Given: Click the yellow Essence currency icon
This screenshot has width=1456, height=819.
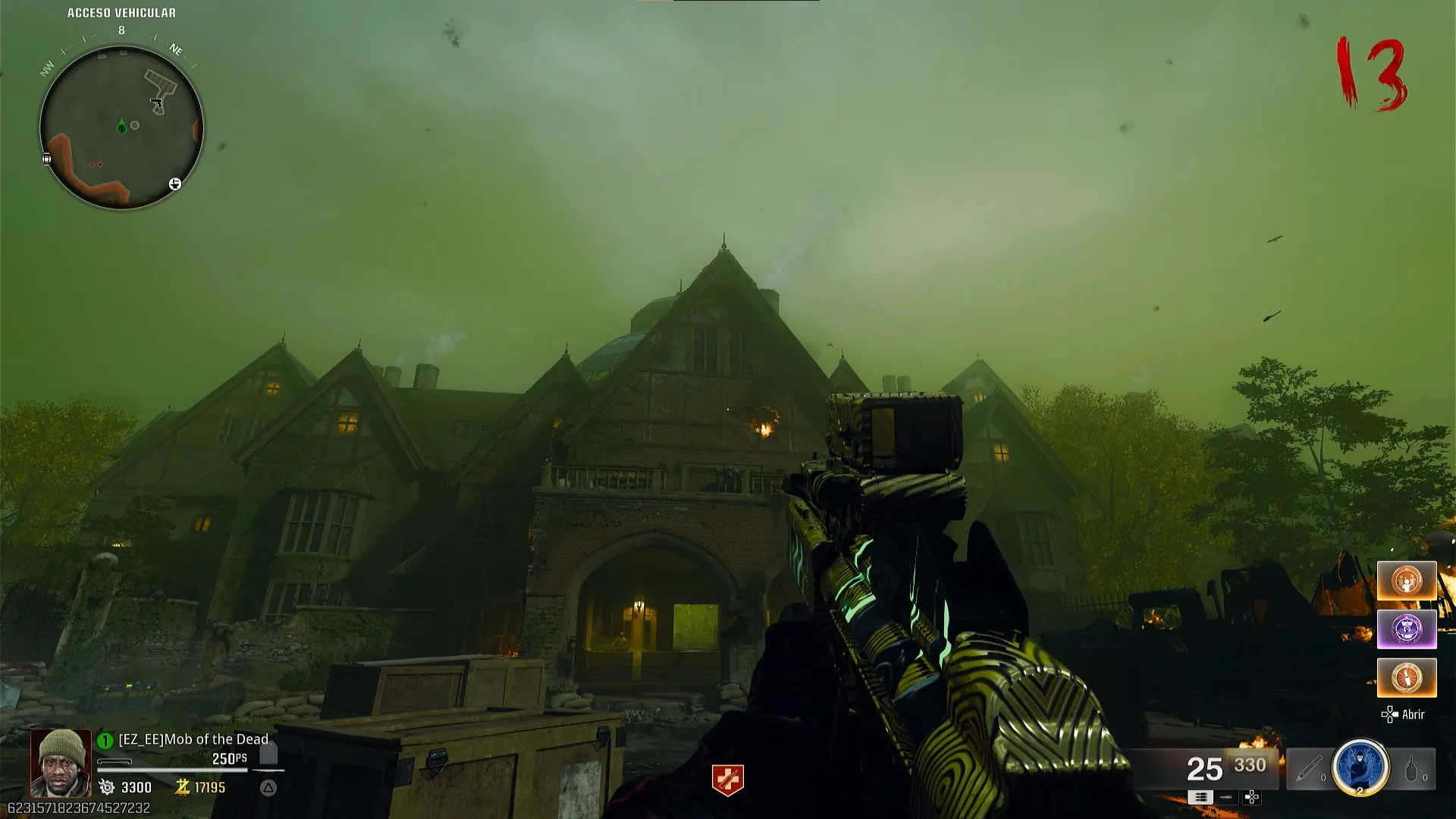Looking at the screenshot, I should [182, 787].
